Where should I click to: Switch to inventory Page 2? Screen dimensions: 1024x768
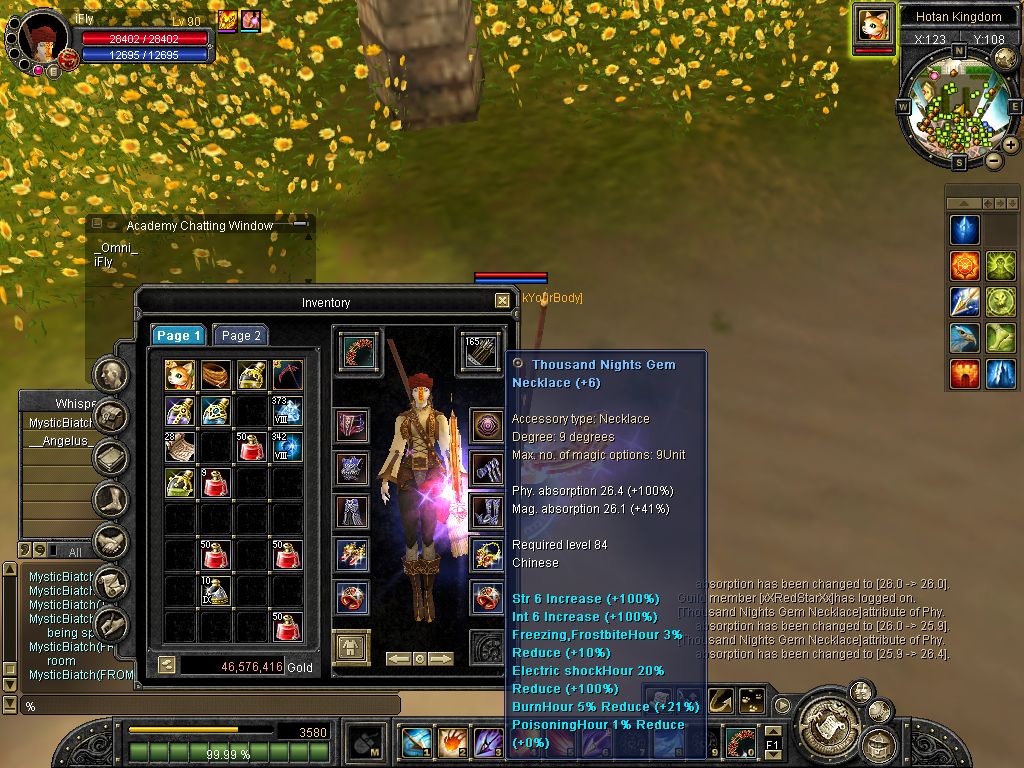pos(241,336)
